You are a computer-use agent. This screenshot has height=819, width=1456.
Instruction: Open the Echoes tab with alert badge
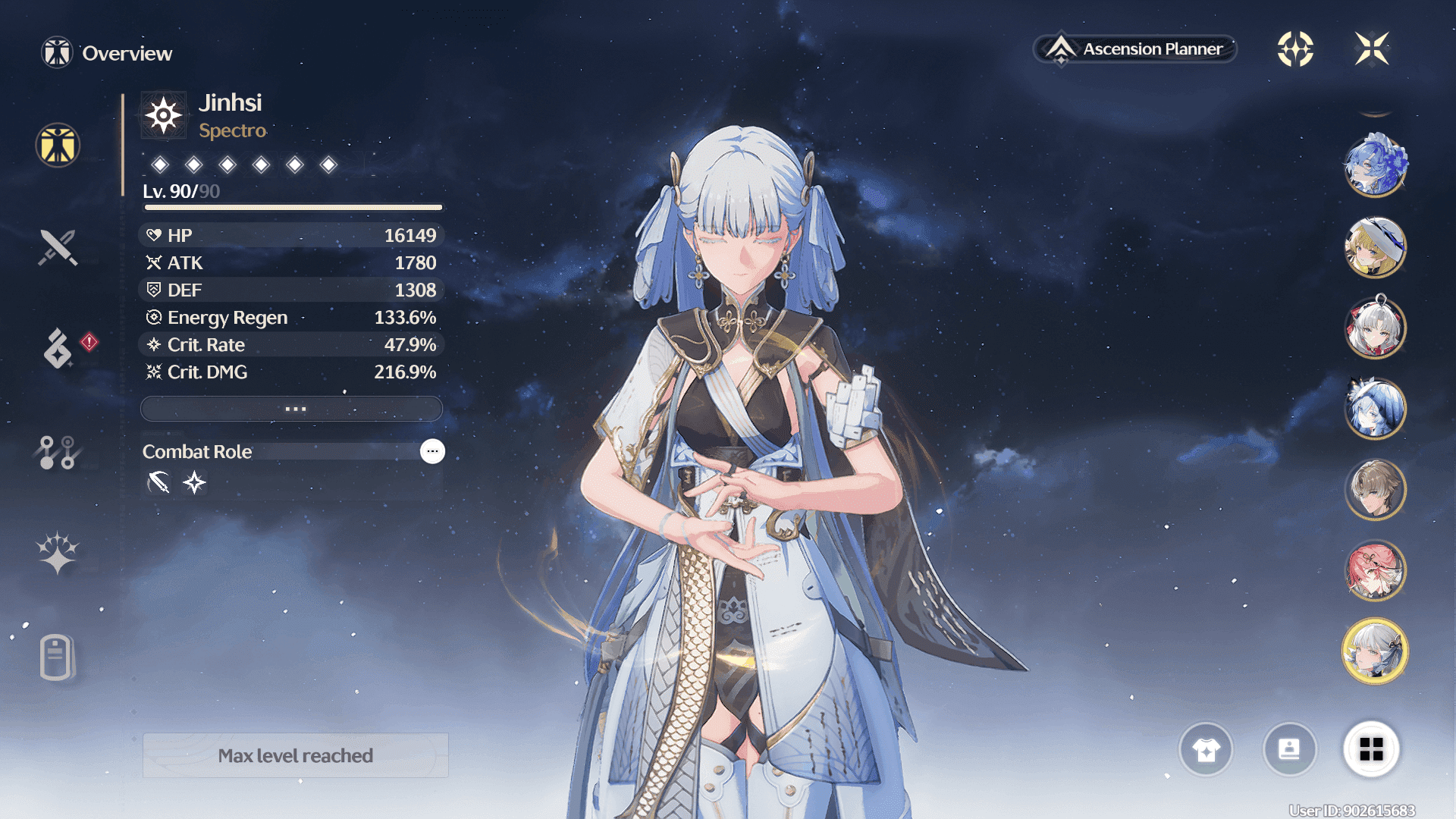click(x=58, y=349)
